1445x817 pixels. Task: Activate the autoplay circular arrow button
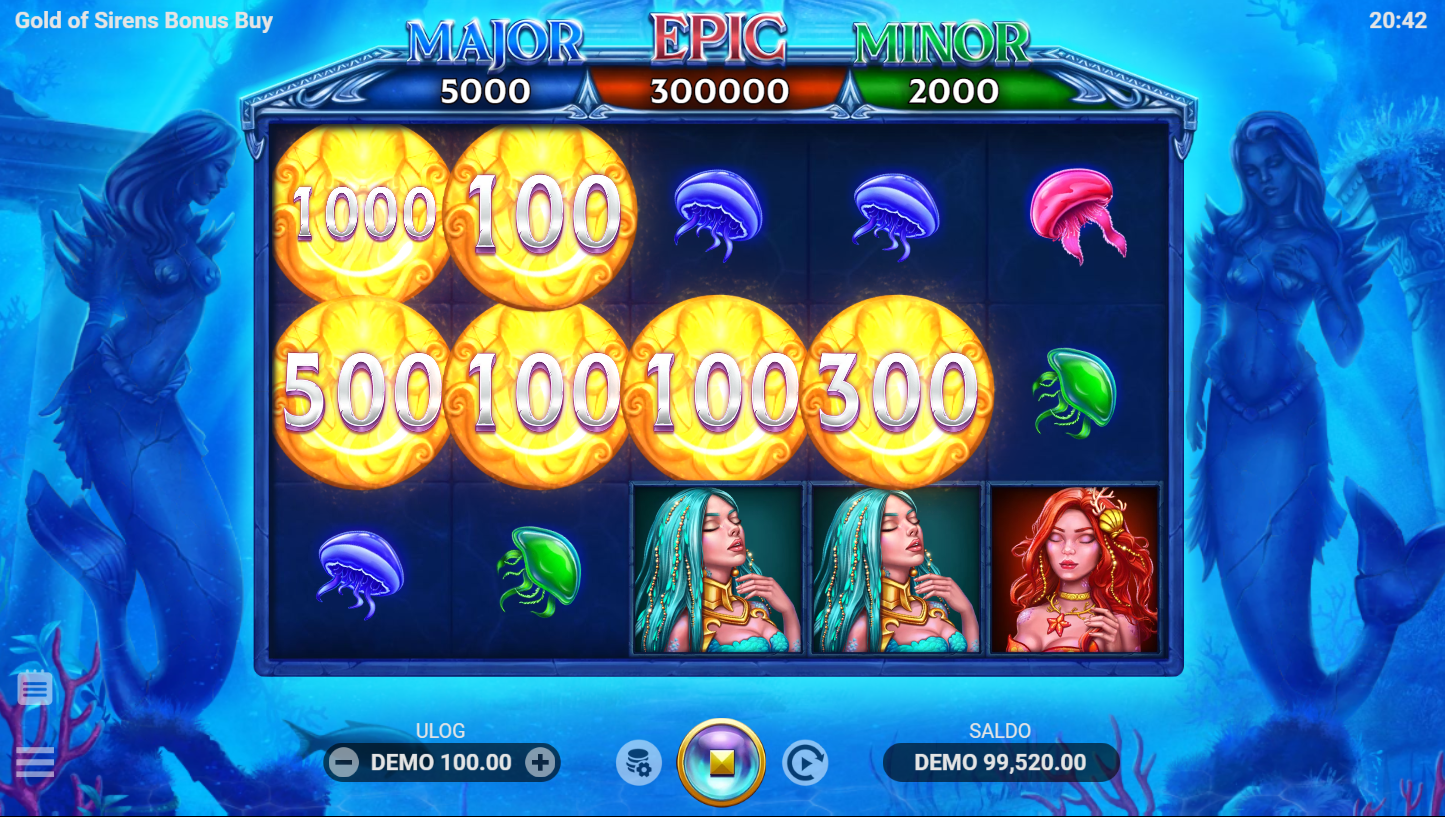click(x=804, y=764)
